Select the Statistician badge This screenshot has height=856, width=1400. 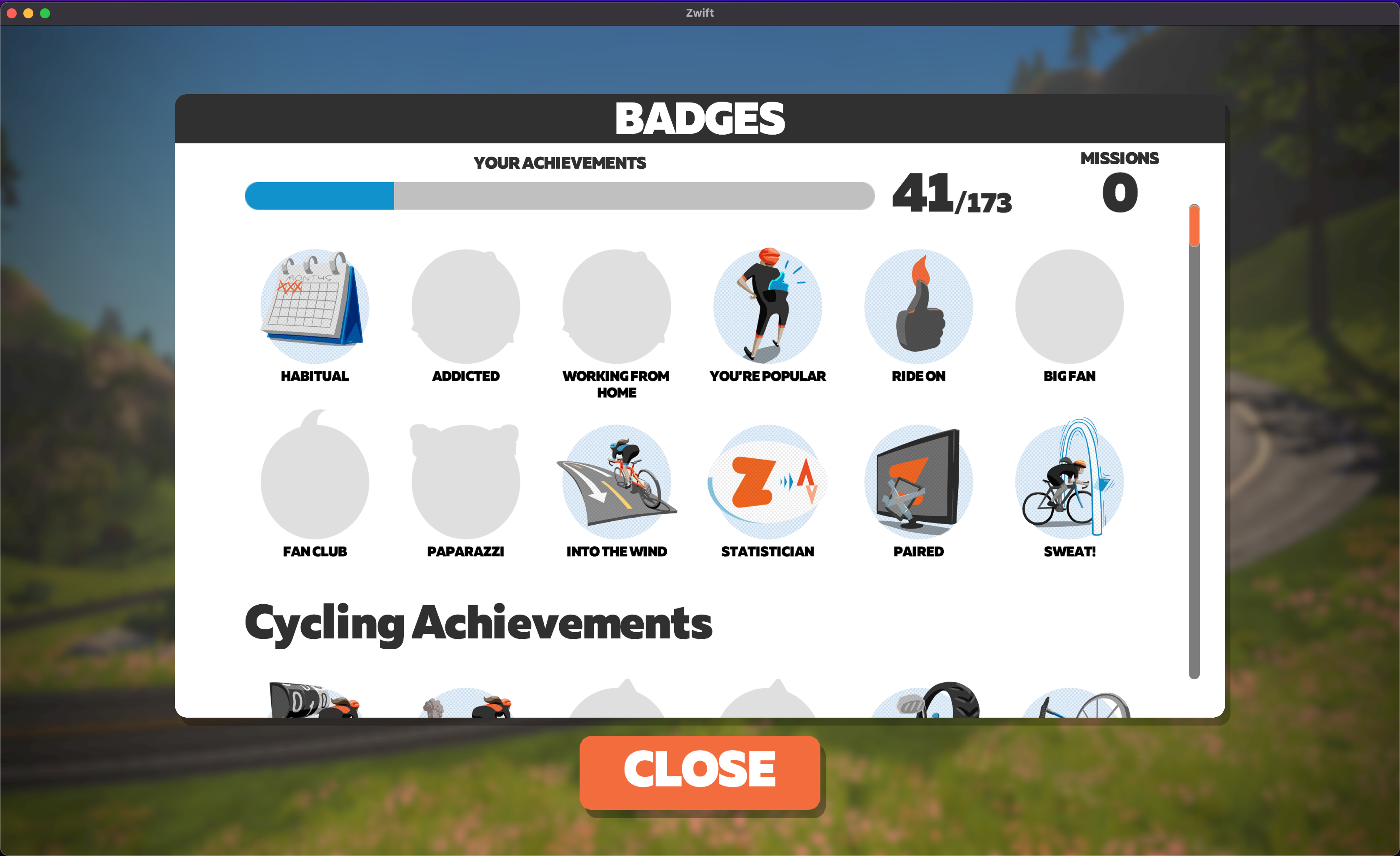[767, 482]
